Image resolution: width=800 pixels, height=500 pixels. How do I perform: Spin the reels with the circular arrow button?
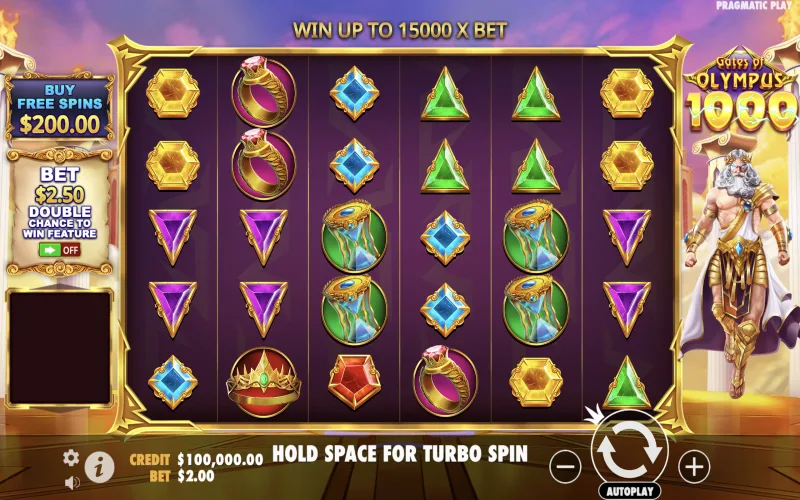pyautogui.click(x=630, y=452)
